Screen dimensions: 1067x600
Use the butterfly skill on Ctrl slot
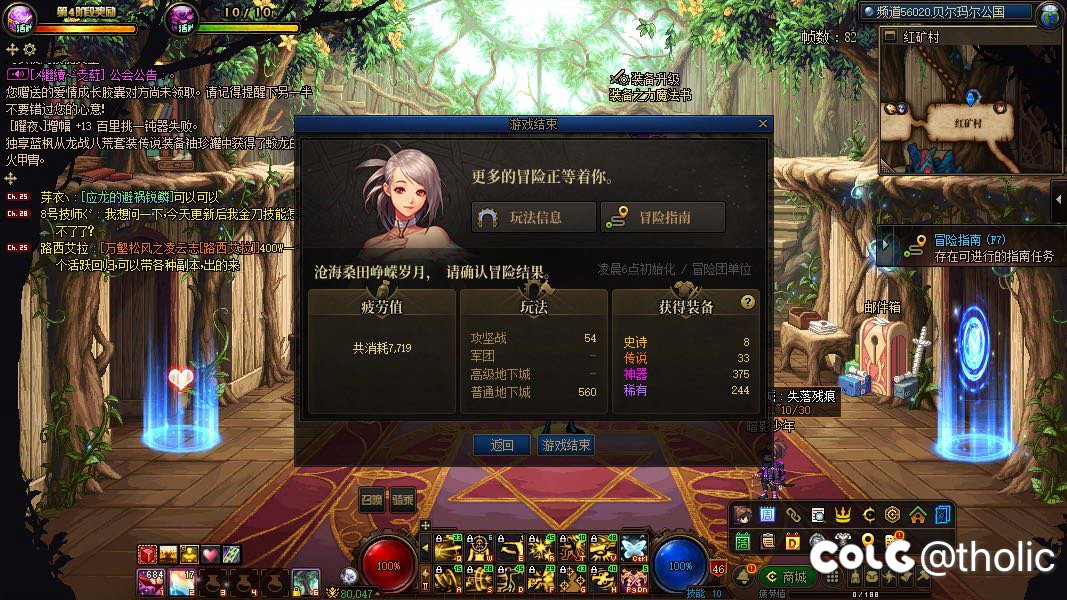pyautogui.click(x=636, y=548)
